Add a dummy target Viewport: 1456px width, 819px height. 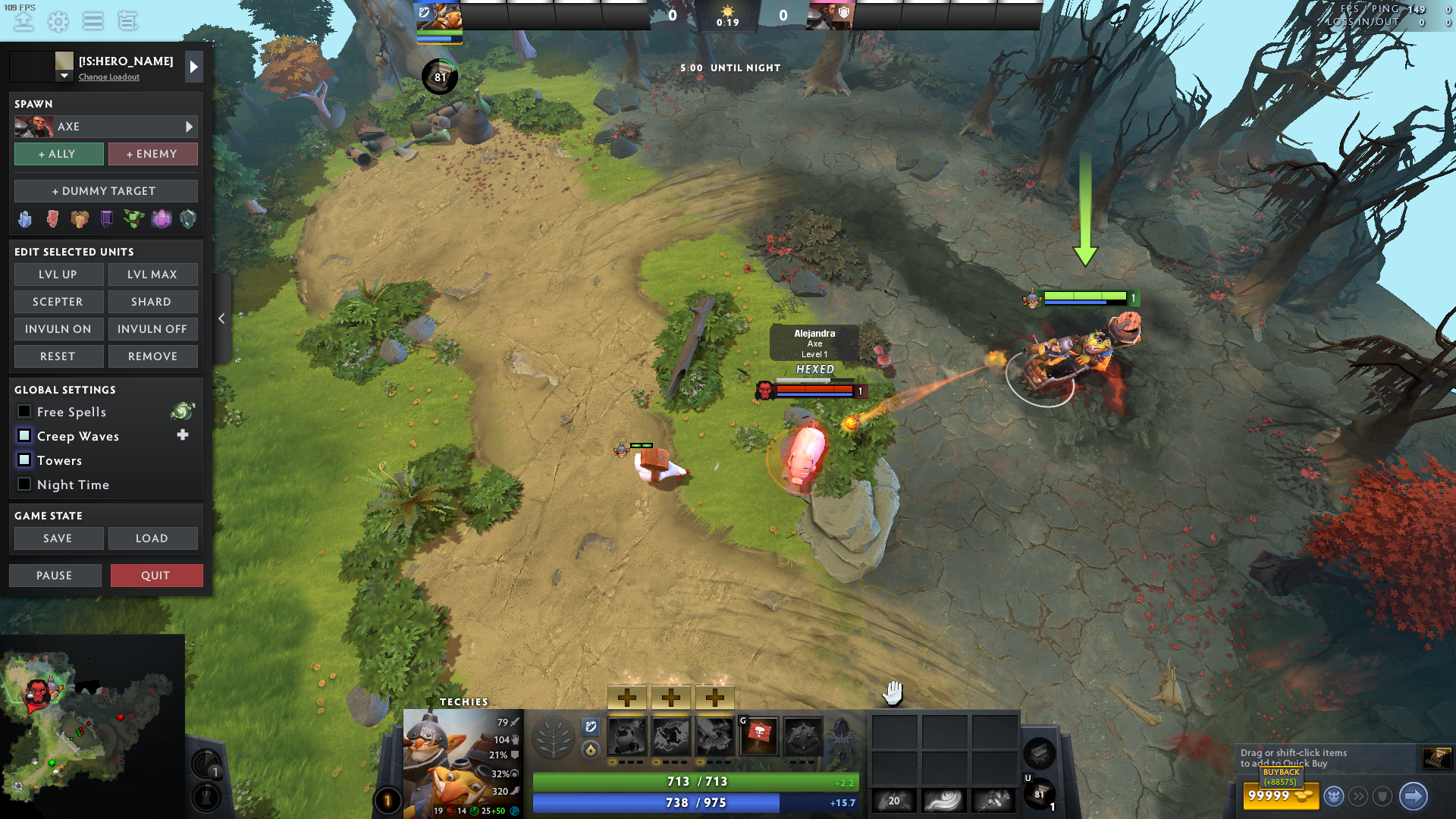tap(105, 191)
